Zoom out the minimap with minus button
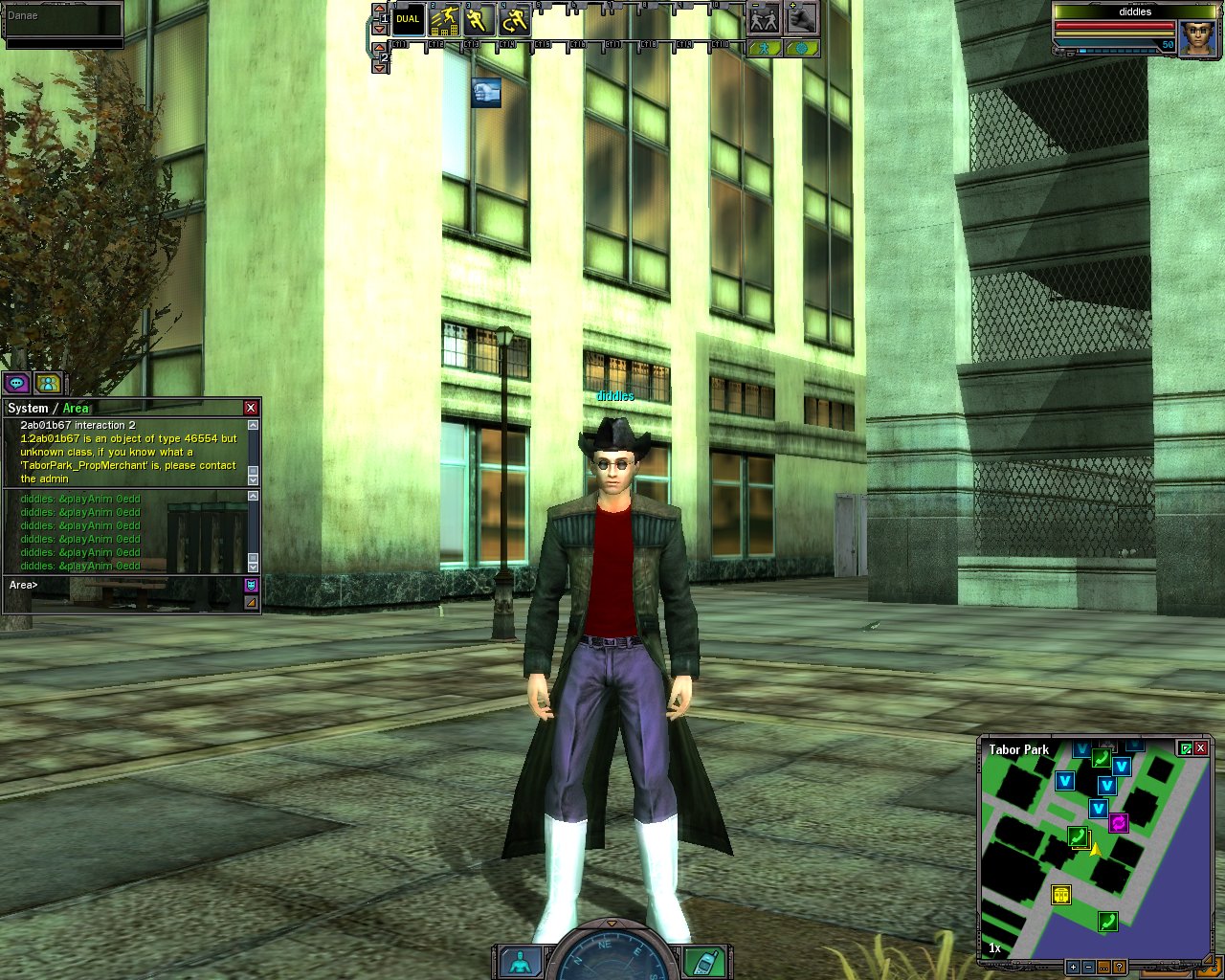 coord(1088,968)
